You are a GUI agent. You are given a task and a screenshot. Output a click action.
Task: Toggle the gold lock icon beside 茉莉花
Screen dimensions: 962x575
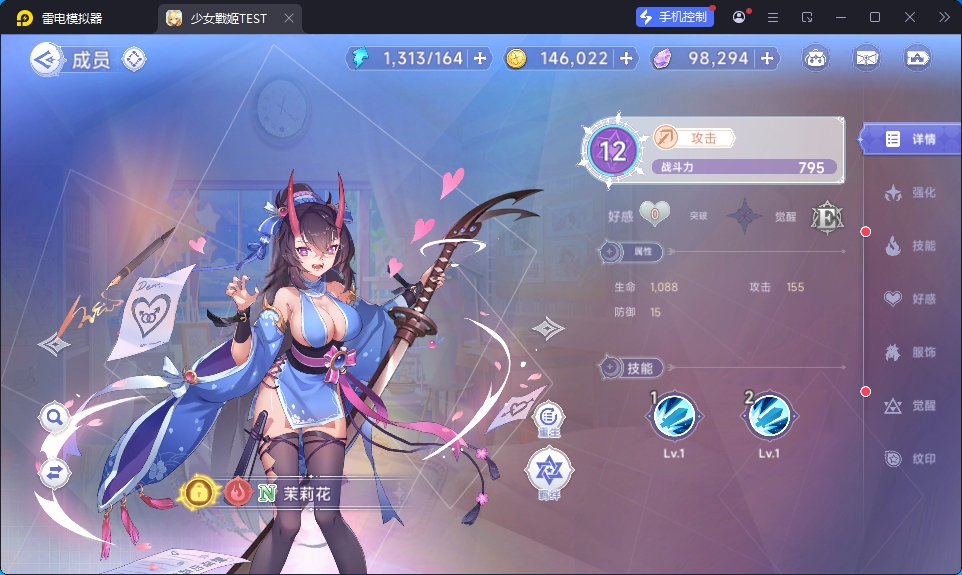tap(200, 493)
